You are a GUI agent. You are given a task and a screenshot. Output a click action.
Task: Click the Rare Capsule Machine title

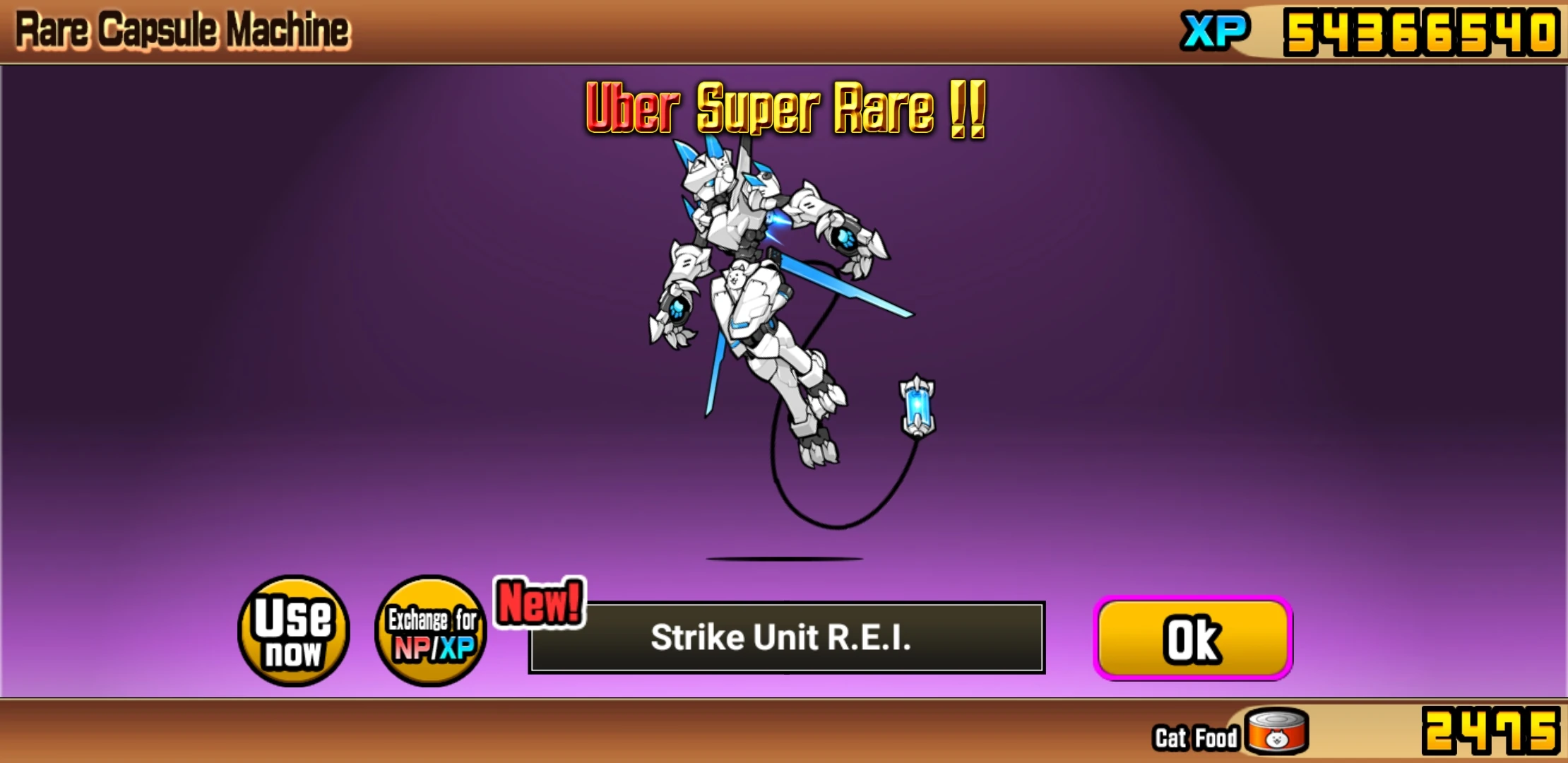coord(180,28)
